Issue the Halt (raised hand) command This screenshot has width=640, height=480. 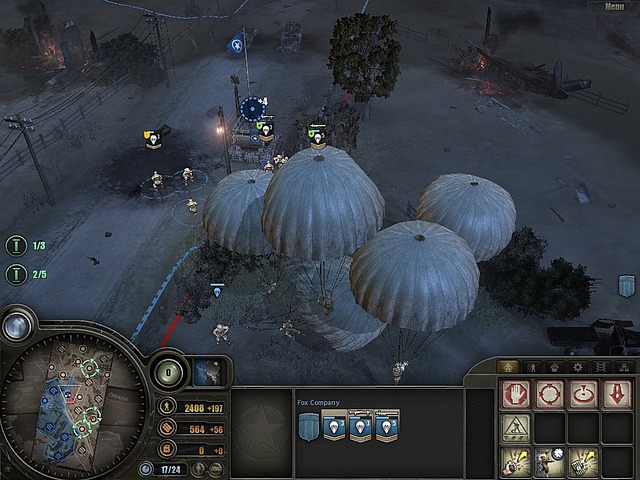516,394
